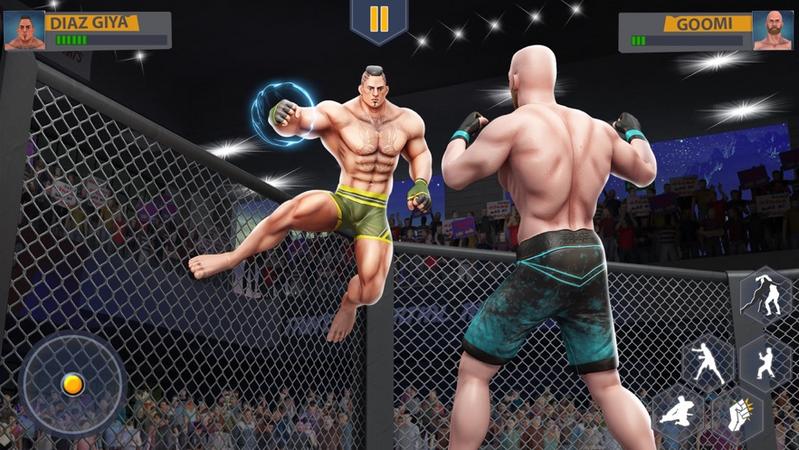Pause the fight with the pause button
This screenshot has width=799, height=450.
point(379,20)
